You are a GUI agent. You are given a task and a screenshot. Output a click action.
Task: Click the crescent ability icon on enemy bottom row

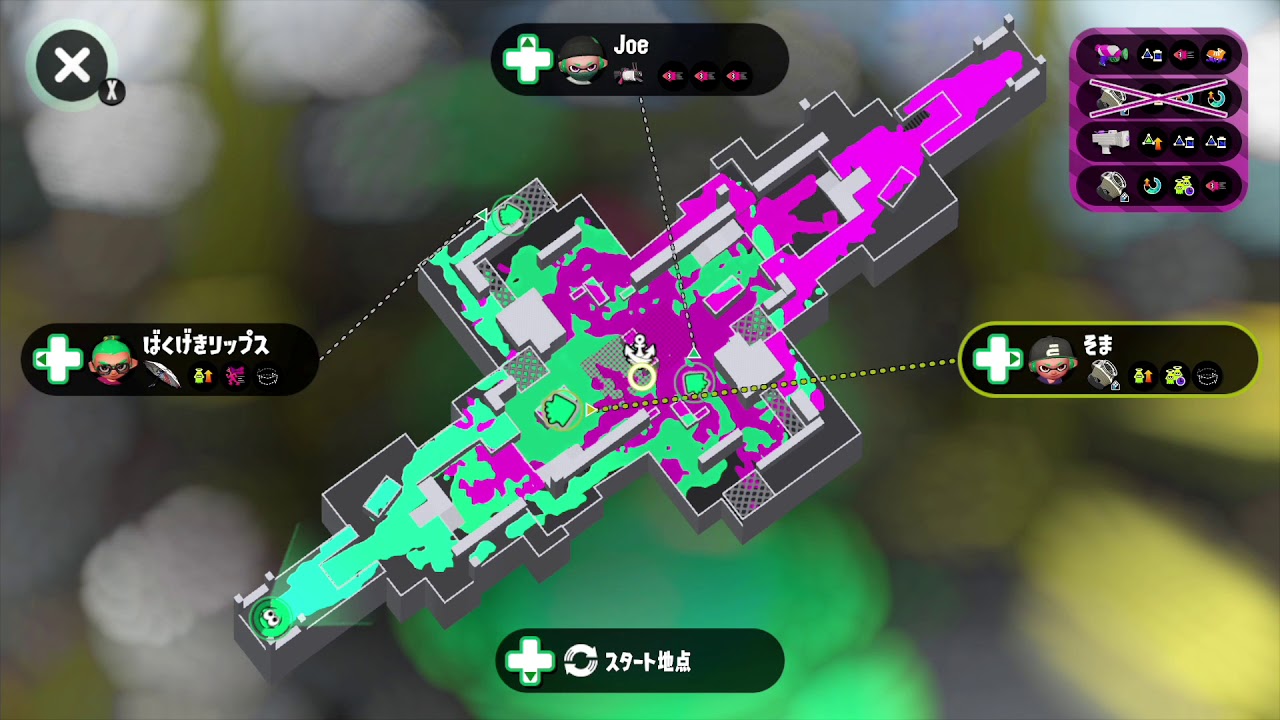1150,184
